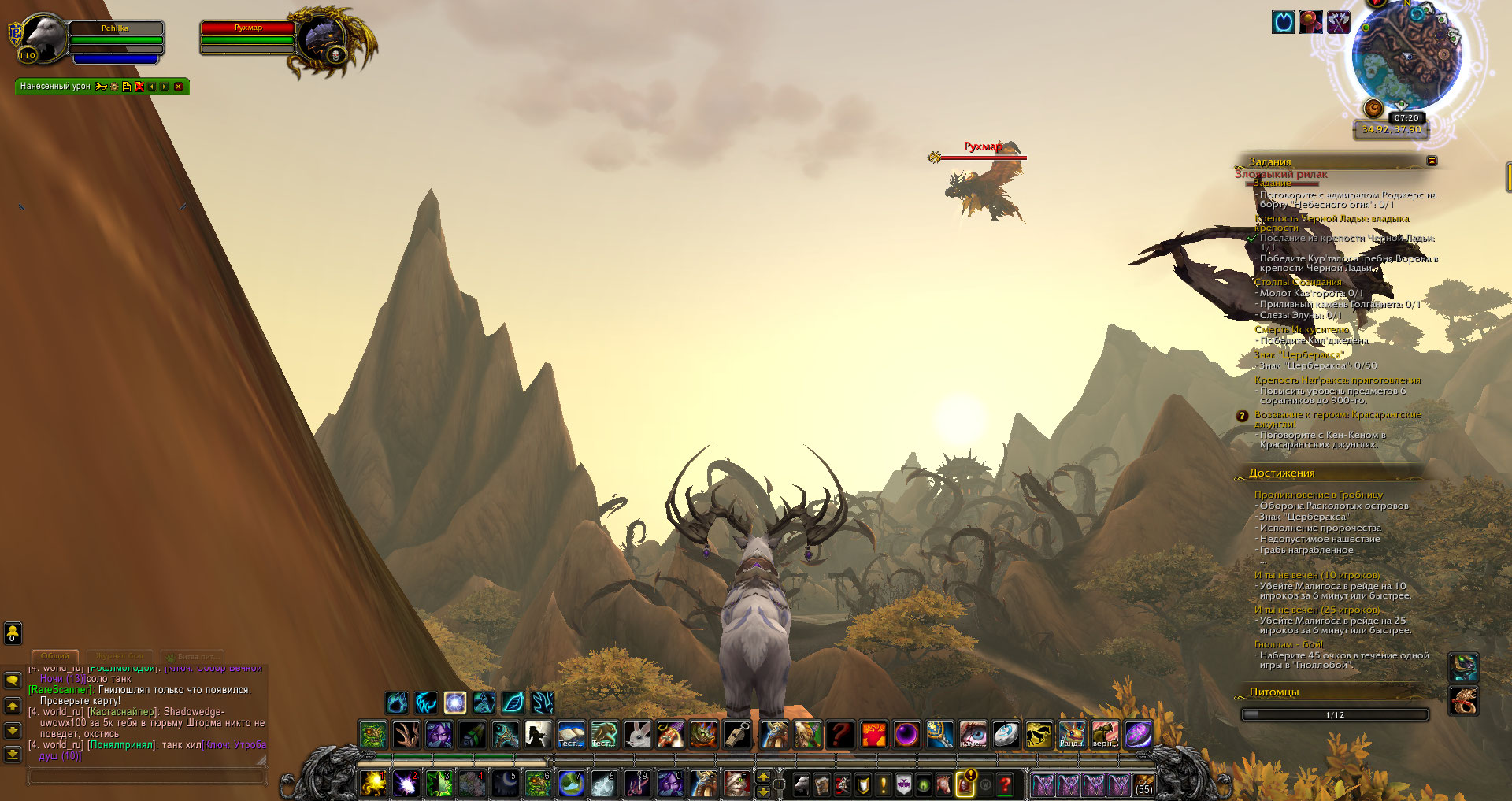The width and height of the screenshot is (1512, 801).
Task: Use the white rabbit action button
Action: click(x=638, y=735)
